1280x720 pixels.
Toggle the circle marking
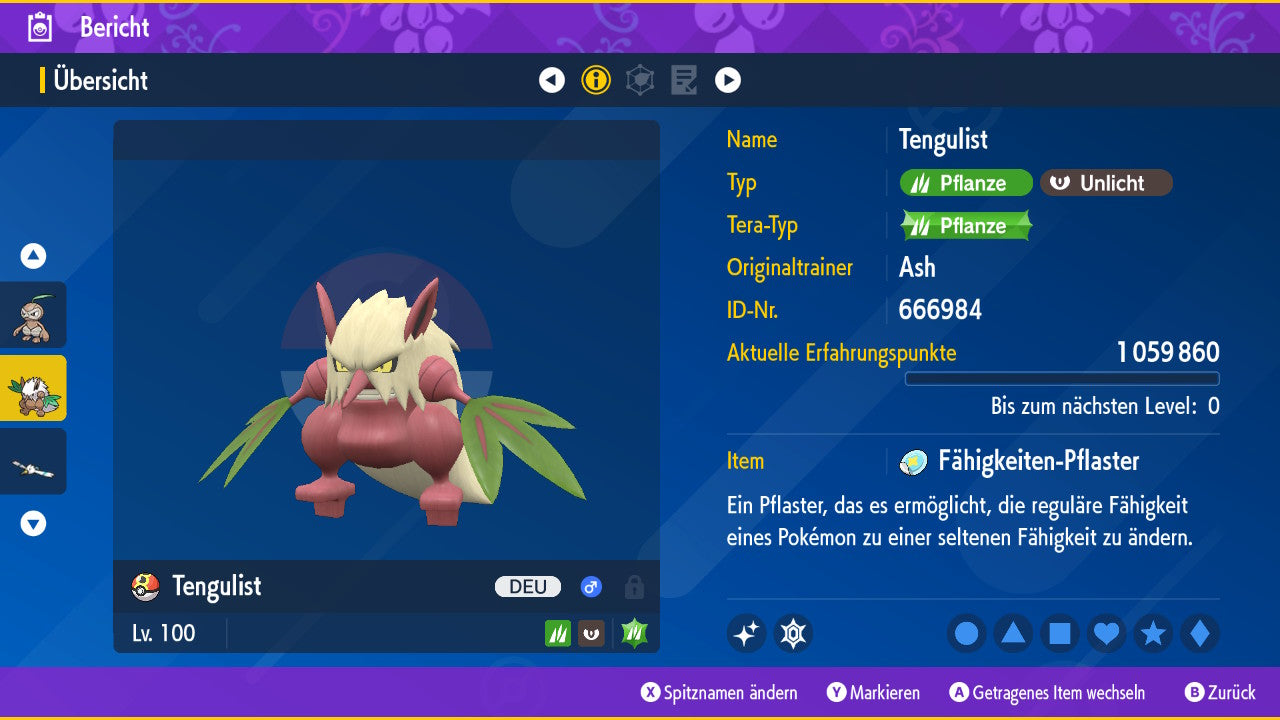coord(967,633)
